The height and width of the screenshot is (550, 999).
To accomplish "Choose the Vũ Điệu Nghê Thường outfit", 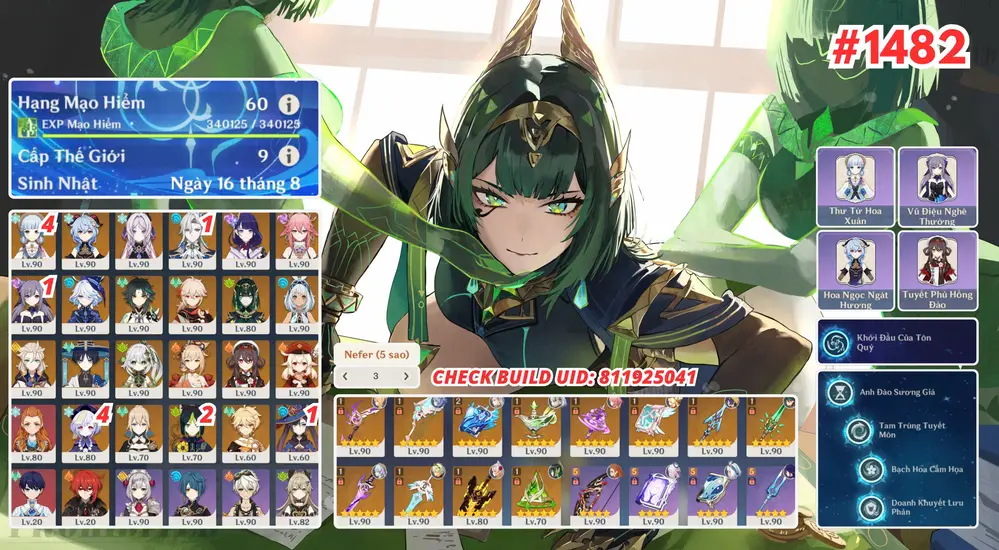I will pyautogui.click(x=937, y=186).
